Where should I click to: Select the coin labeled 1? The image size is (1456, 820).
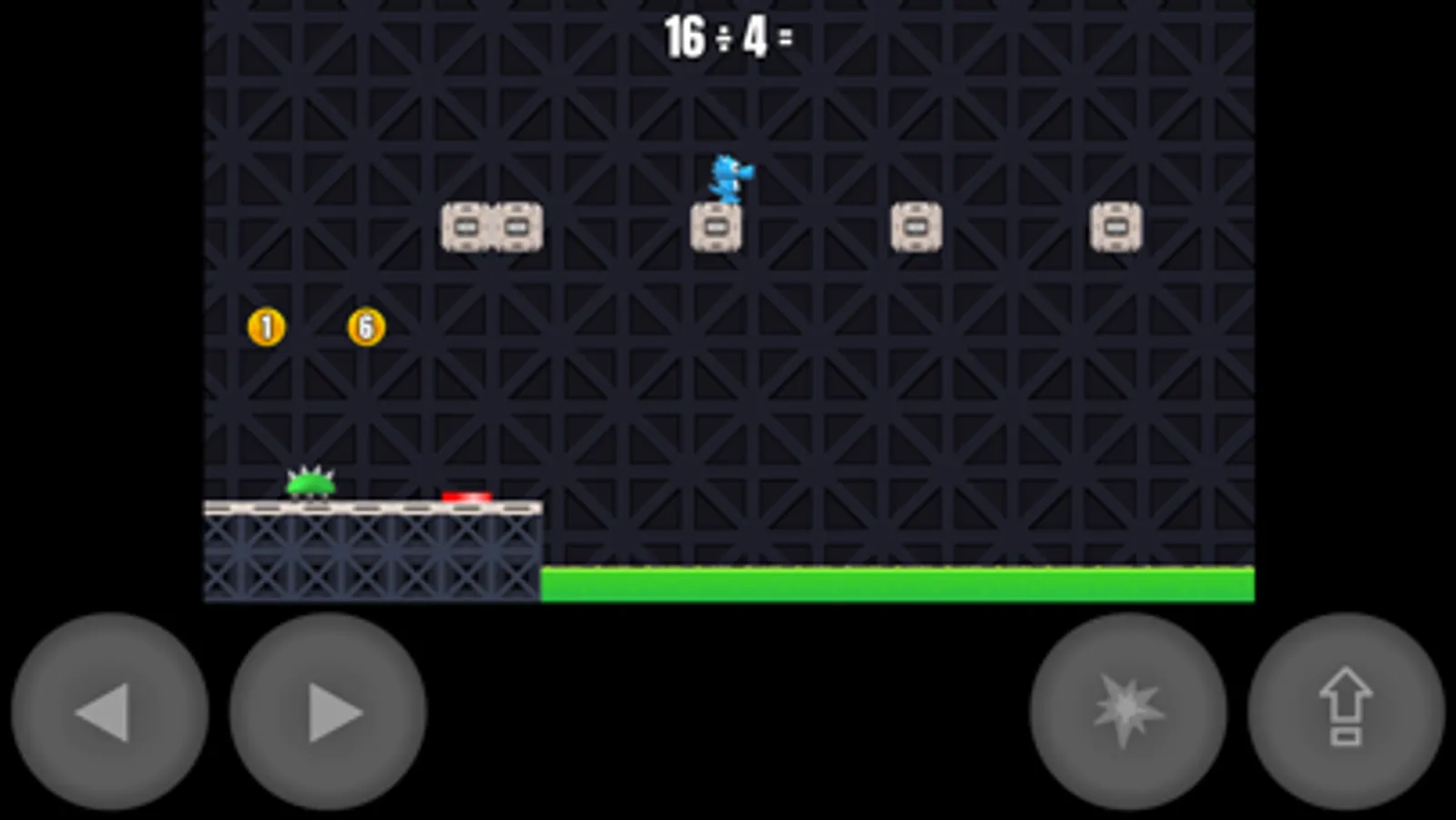pos(265,327)
